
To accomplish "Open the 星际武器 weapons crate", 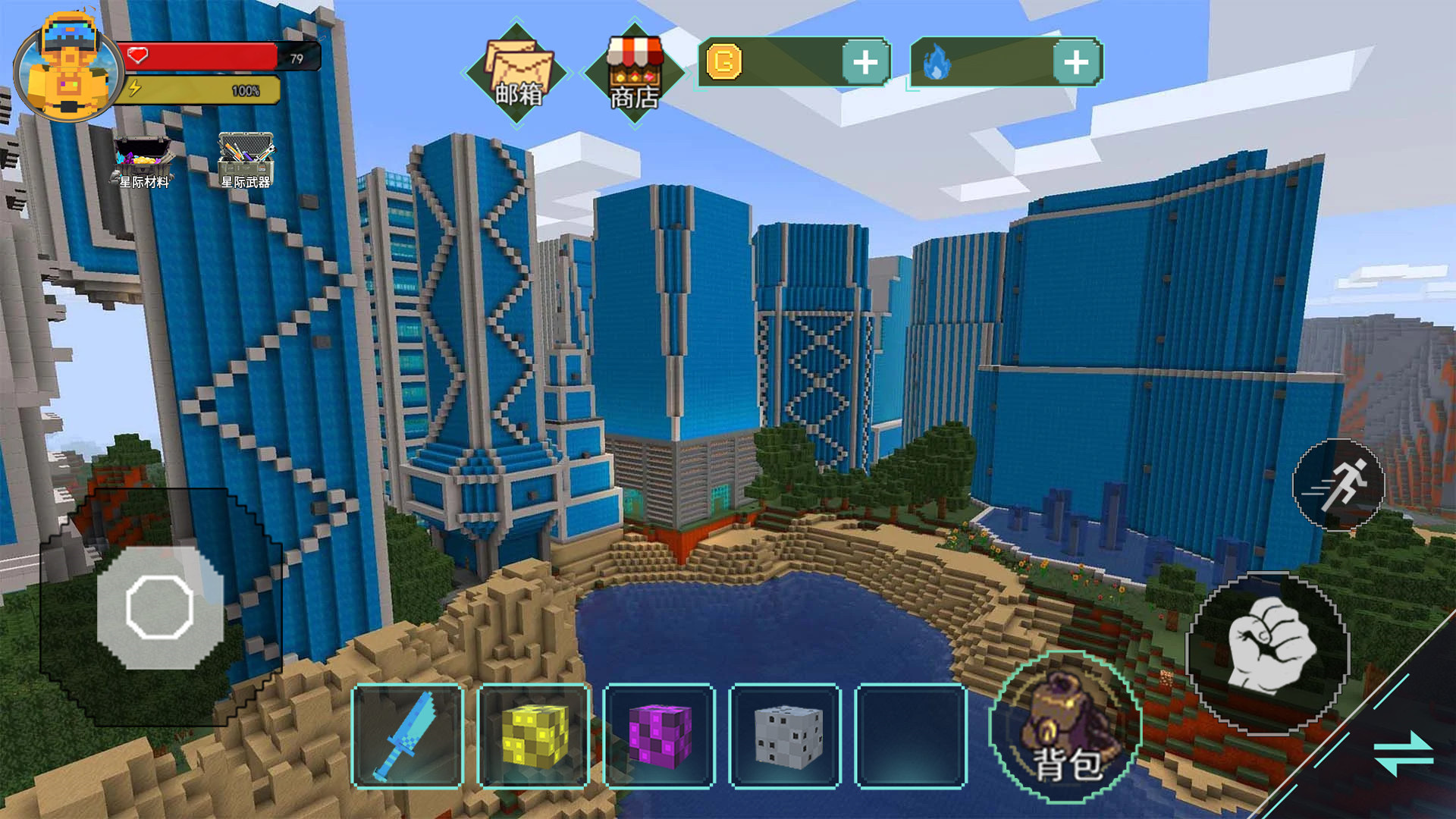I will (246, 161).
